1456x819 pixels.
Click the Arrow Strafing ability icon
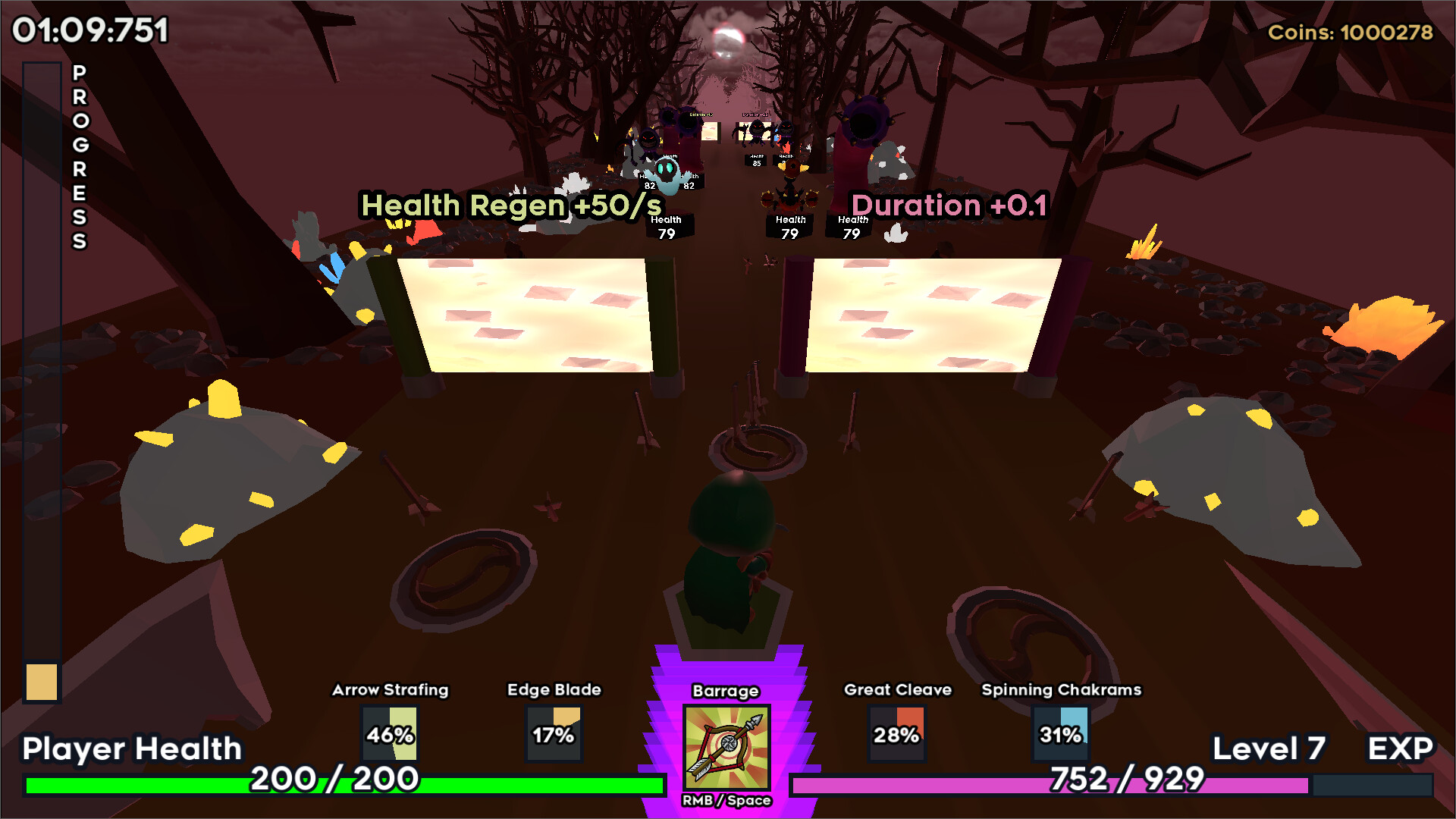pyautogui.click(x=389, y=733)
